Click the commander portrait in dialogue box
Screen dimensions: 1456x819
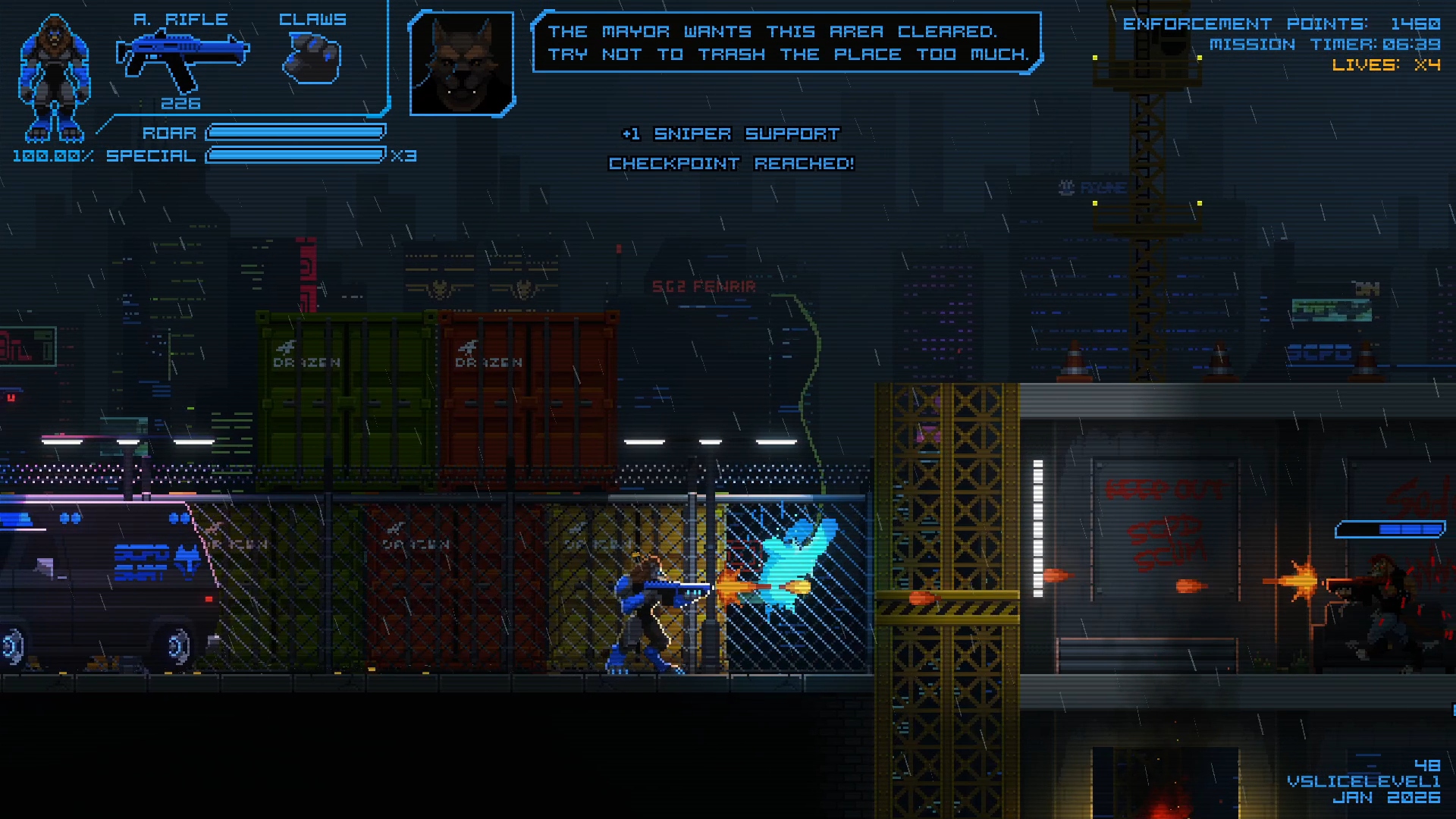tap(461, 64)
